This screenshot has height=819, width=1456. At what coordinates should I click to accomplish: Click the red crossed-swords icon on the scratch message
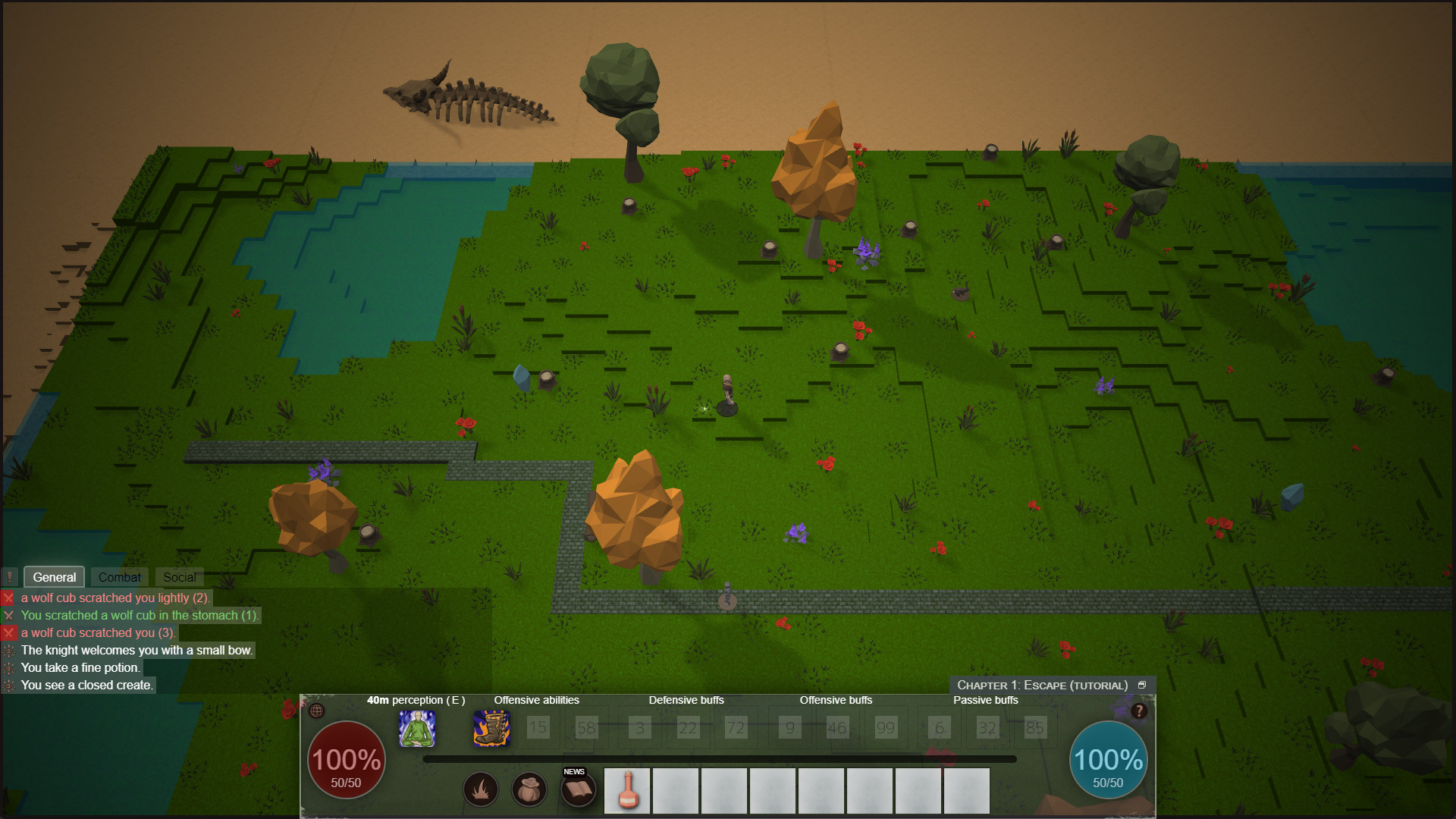point(9,598)
